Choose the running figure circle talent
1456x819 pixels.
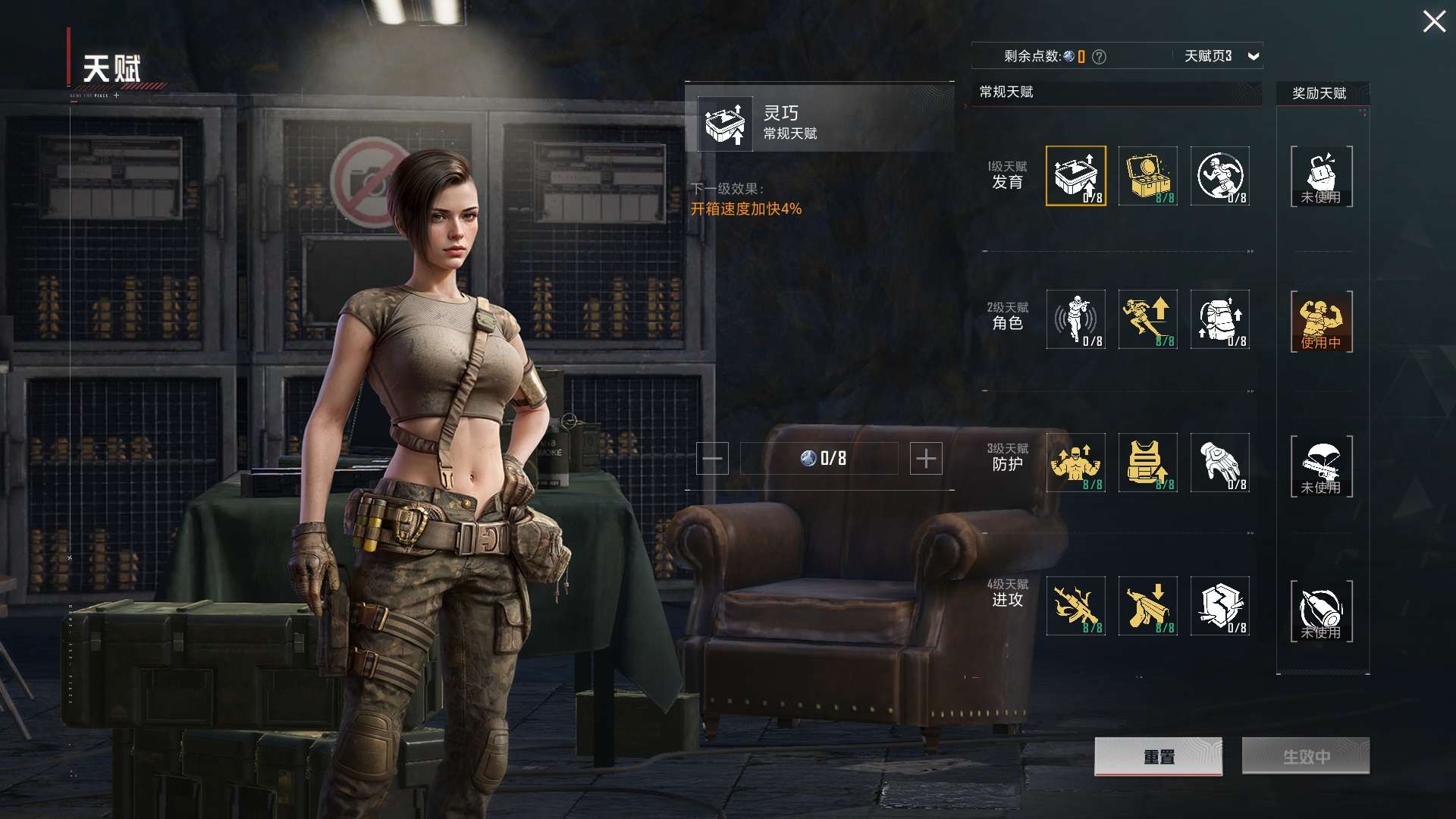1219,176
